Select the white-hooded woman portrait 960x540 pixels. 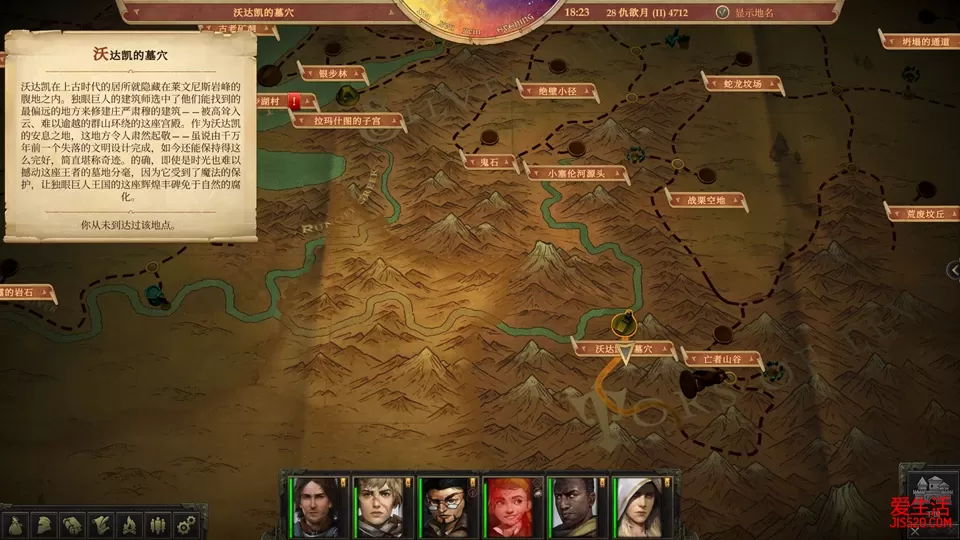coord(639,506)
